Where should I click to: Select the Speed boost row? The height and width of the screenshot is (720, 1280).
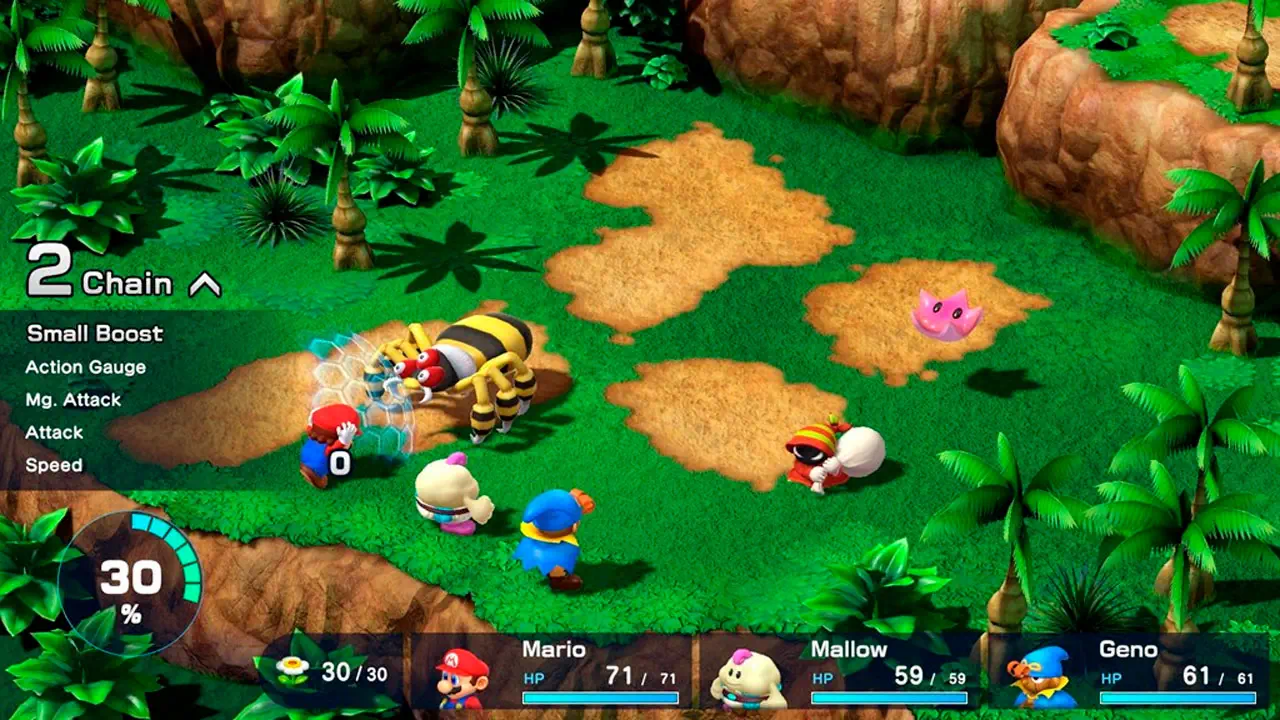tap(54, 465)
